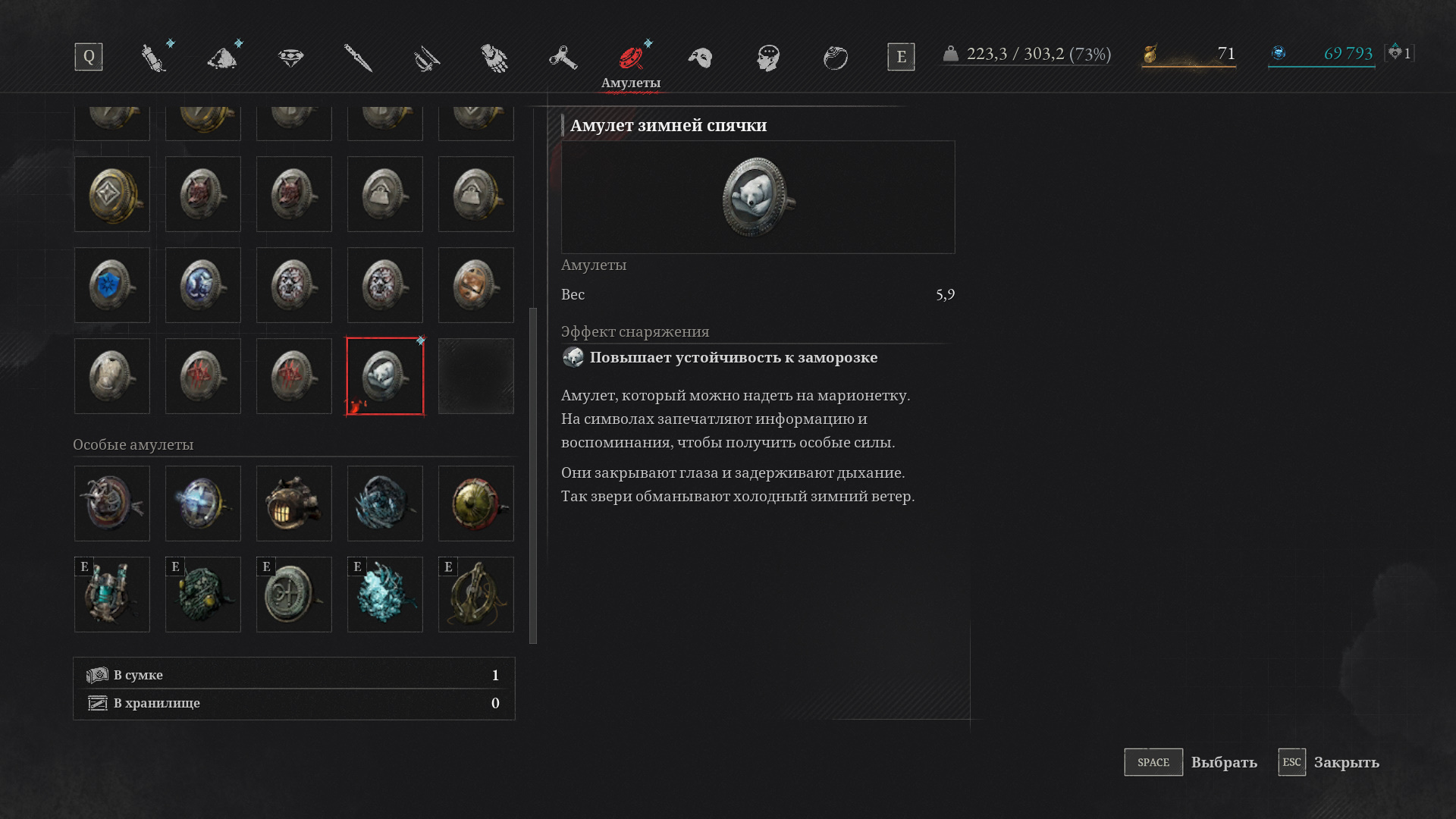
Task: Select the highlighted polar bear amulet
Action: tap(385, 376)
